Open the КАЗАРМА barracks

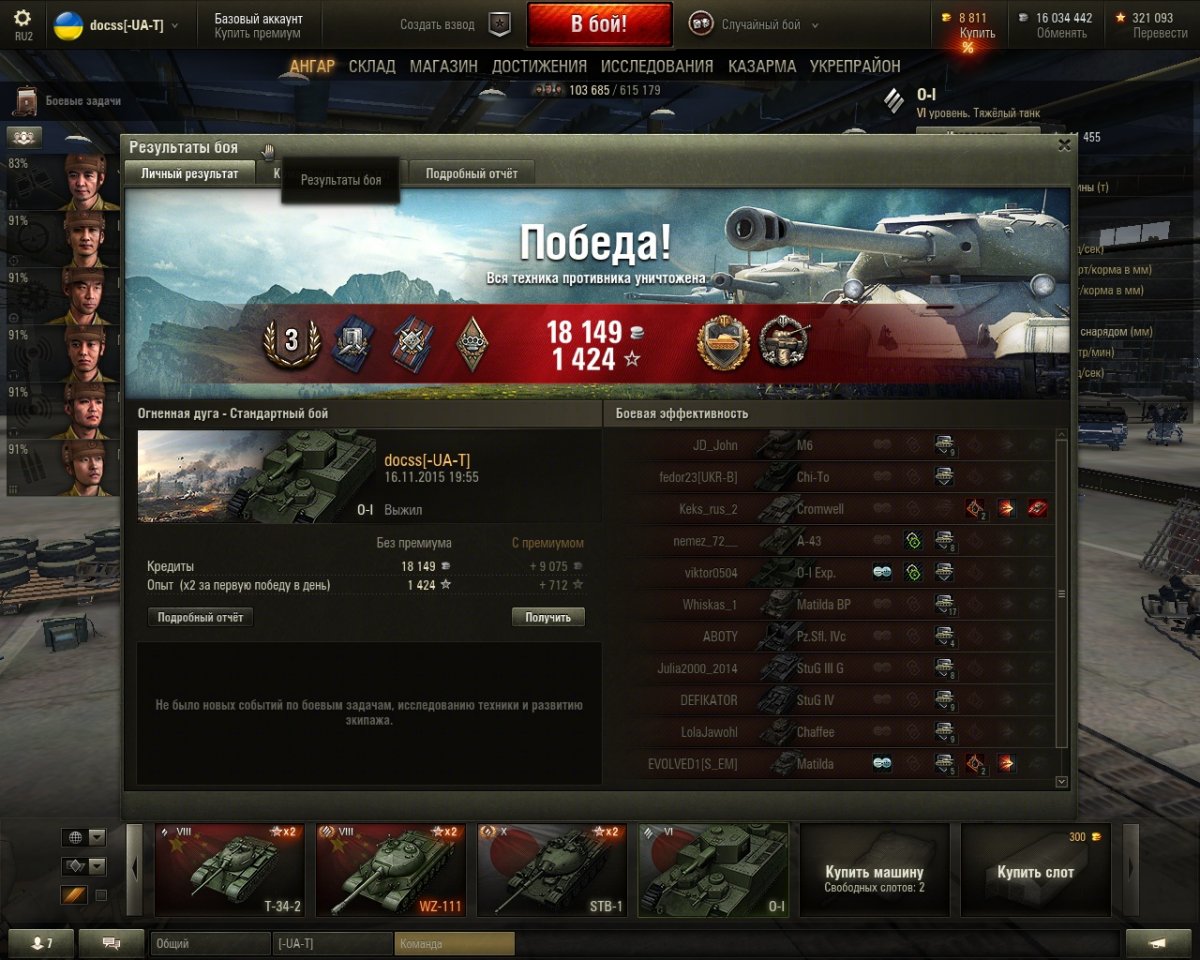point(762,66)
